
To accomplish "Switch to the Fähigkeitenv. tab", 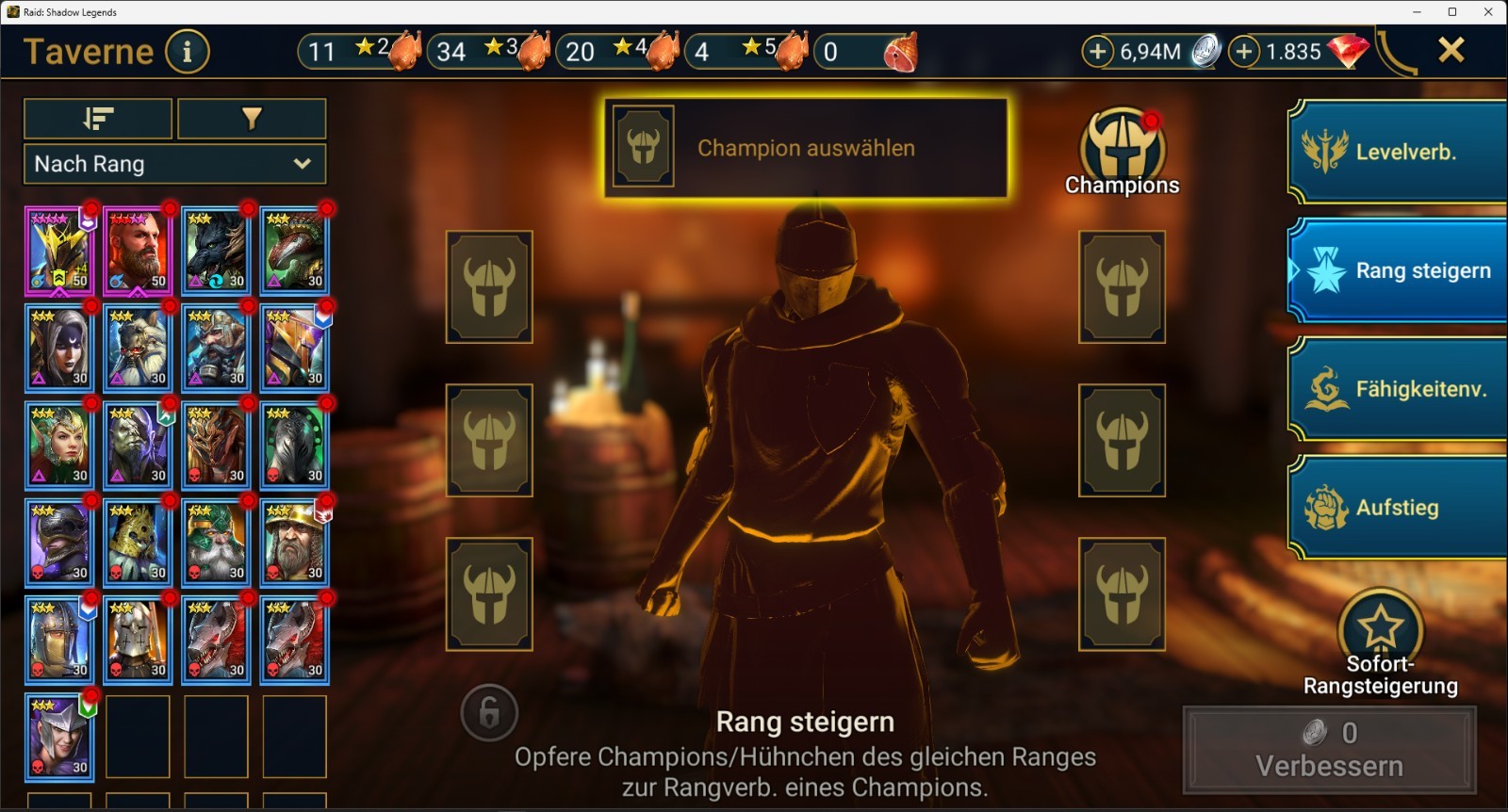I will pyautogui.click(x=1398, y=389).
